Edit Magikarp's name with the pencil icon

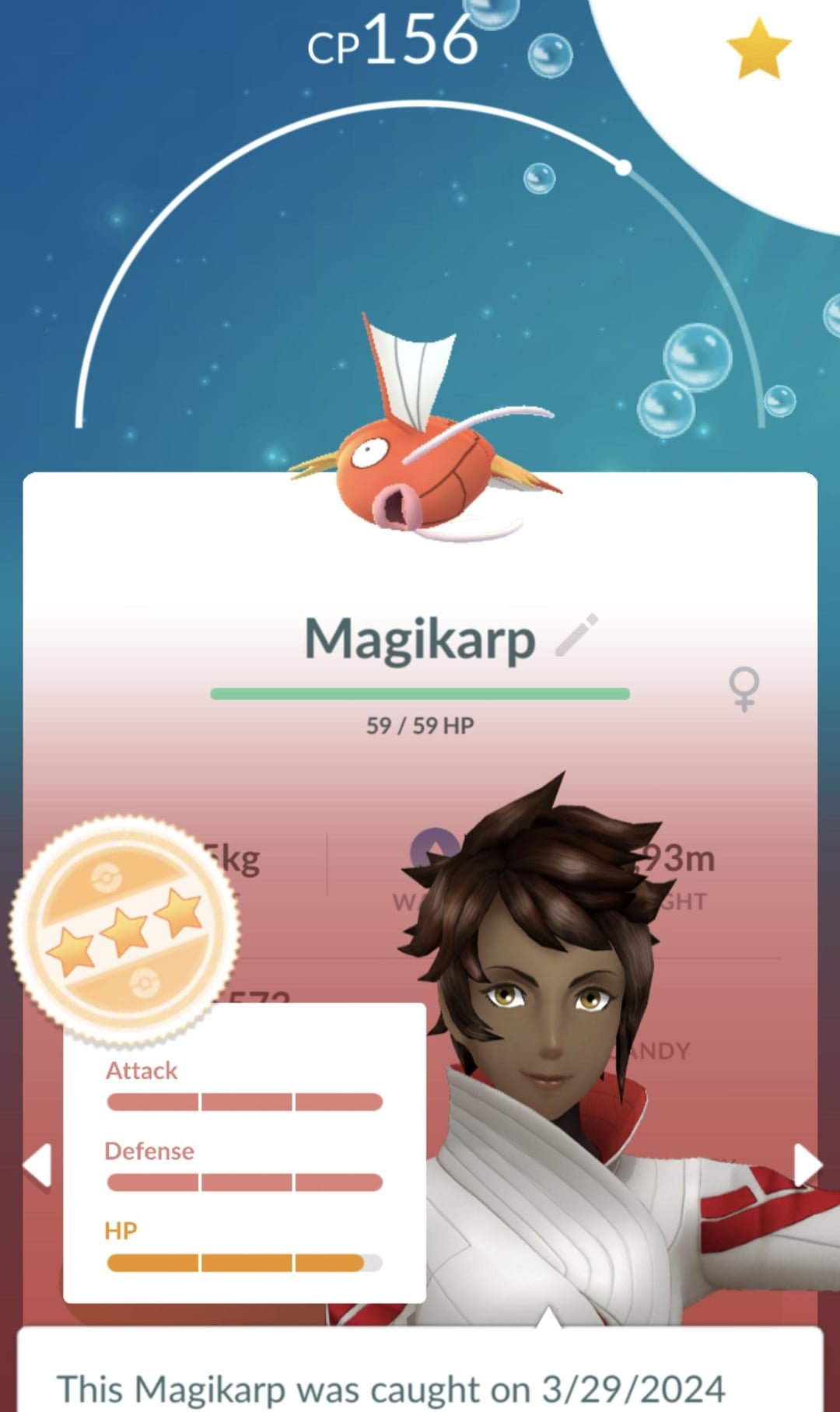coord(577,636)
